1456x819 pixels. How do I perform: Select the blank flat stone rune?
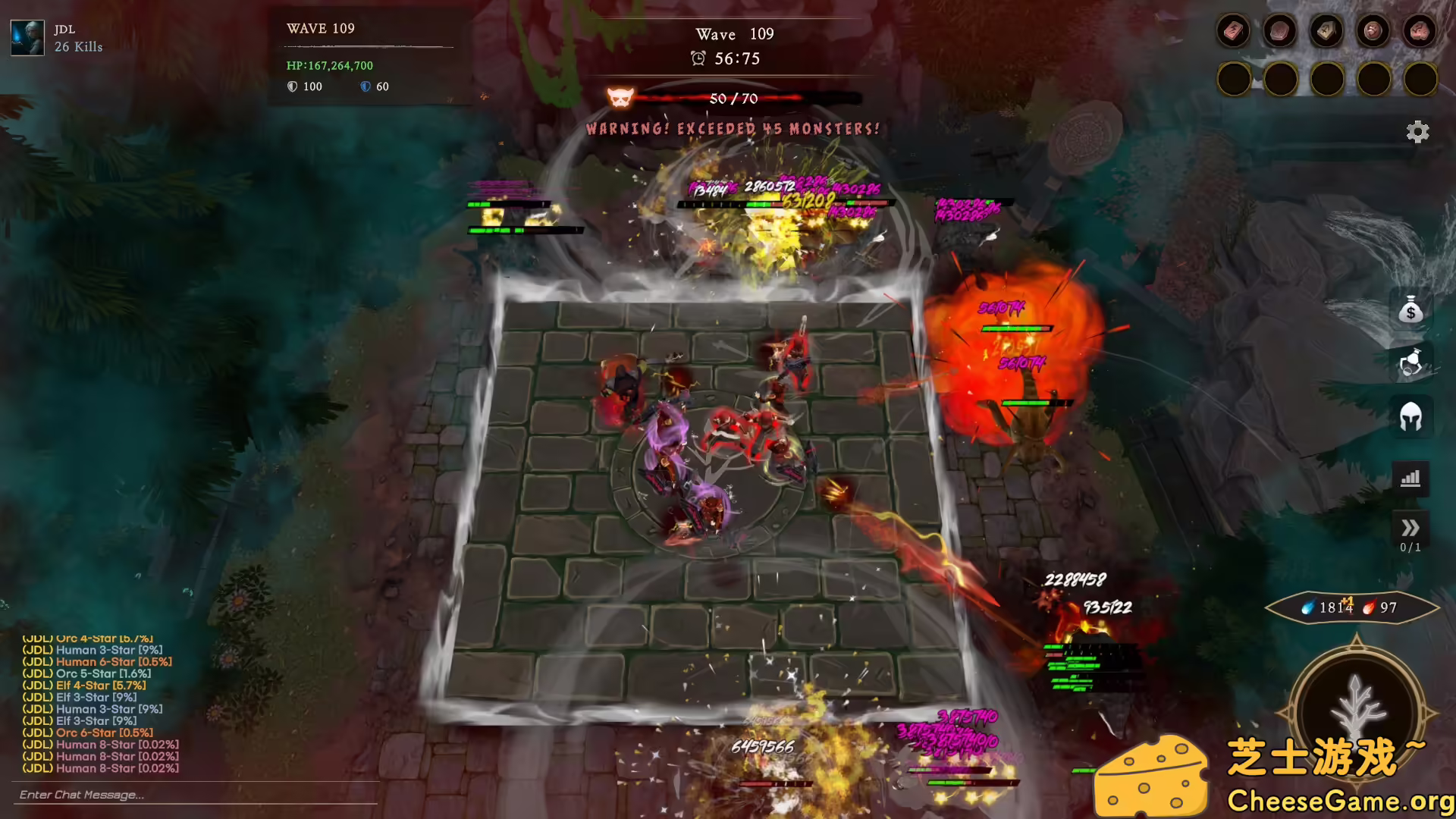[x=1280, y=32]
